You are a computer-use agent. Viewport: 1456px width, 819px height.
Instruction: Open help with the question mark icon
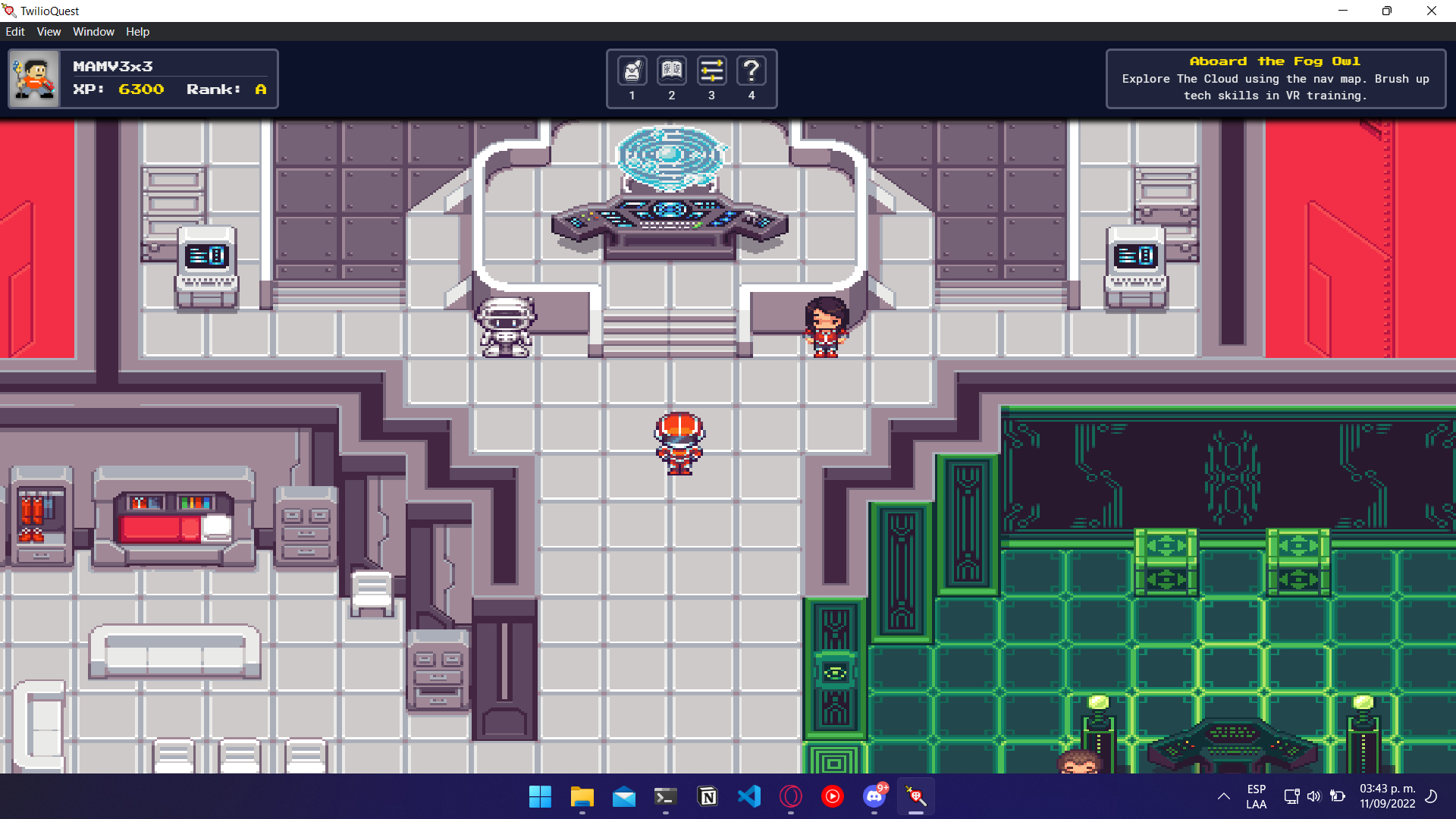752,70
